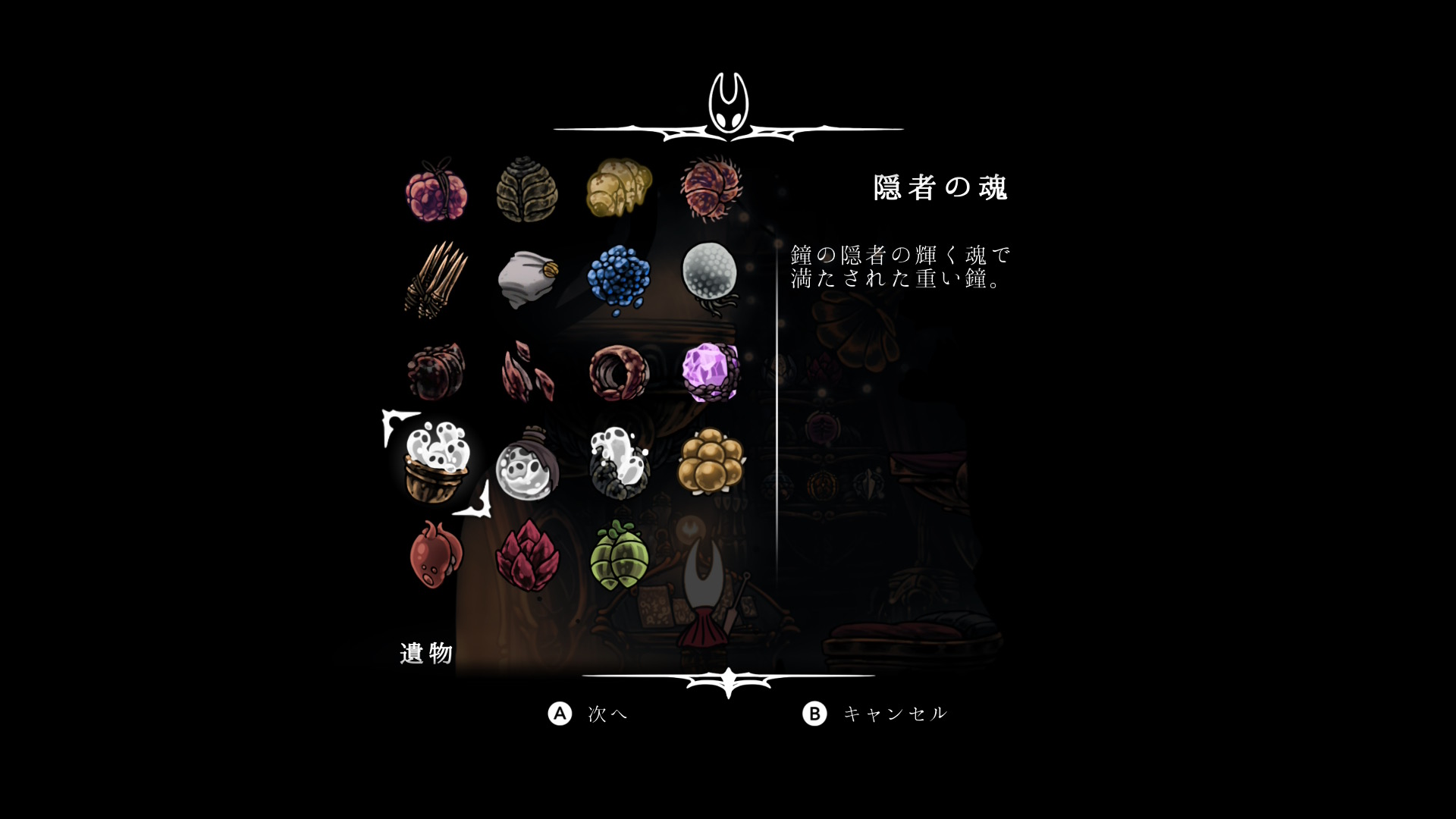Pick the white silk orb

(711, 275)
